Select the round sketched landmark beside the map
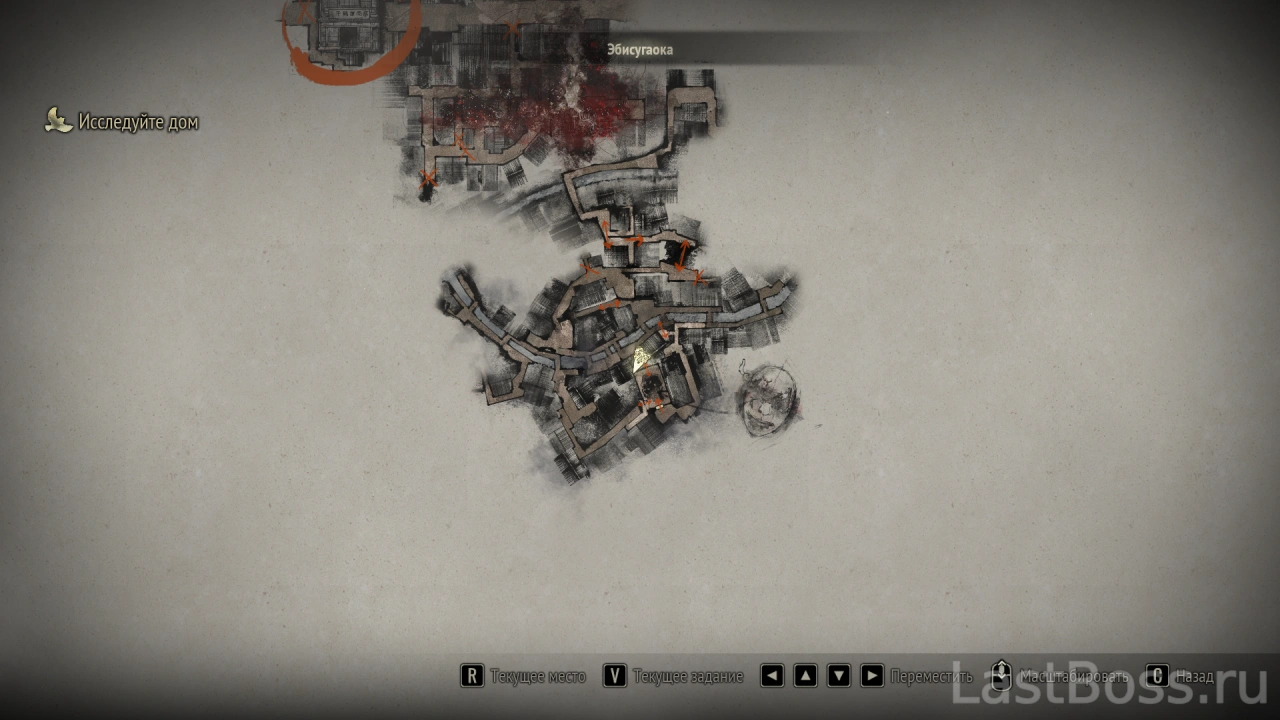This screenshot has height=720, width=1280. point(769,400)
